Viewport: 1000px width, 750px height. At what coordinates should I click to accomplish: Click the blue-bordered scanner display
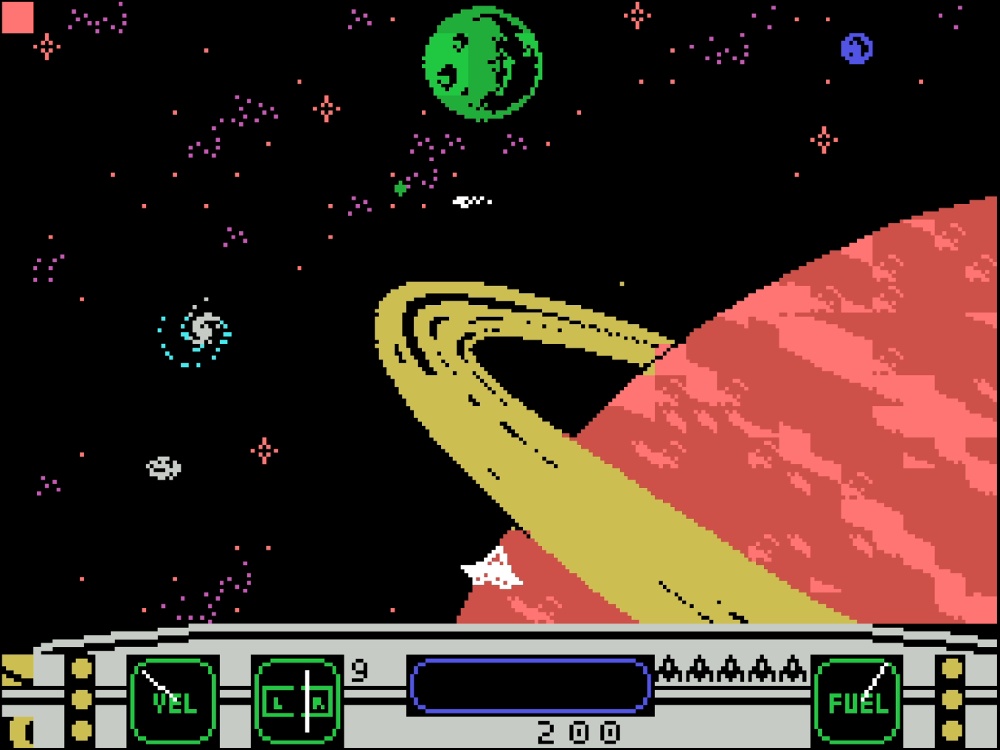pos(530,686)
